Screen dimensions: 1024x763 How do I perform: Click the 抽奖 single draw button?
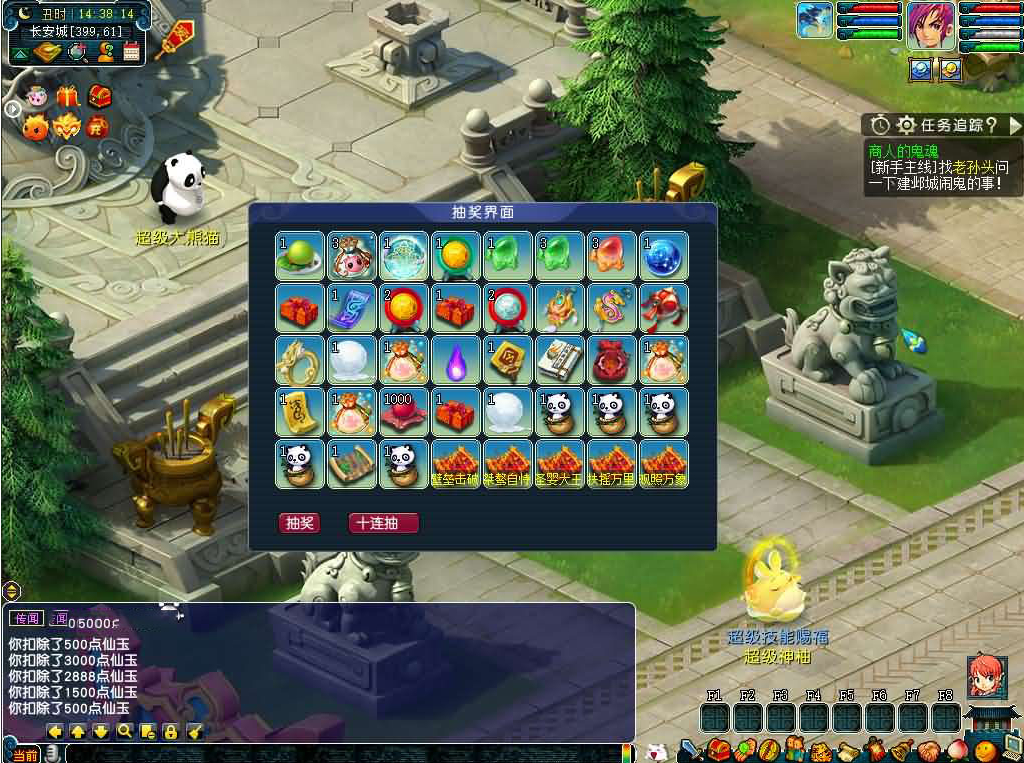point(299,523)
